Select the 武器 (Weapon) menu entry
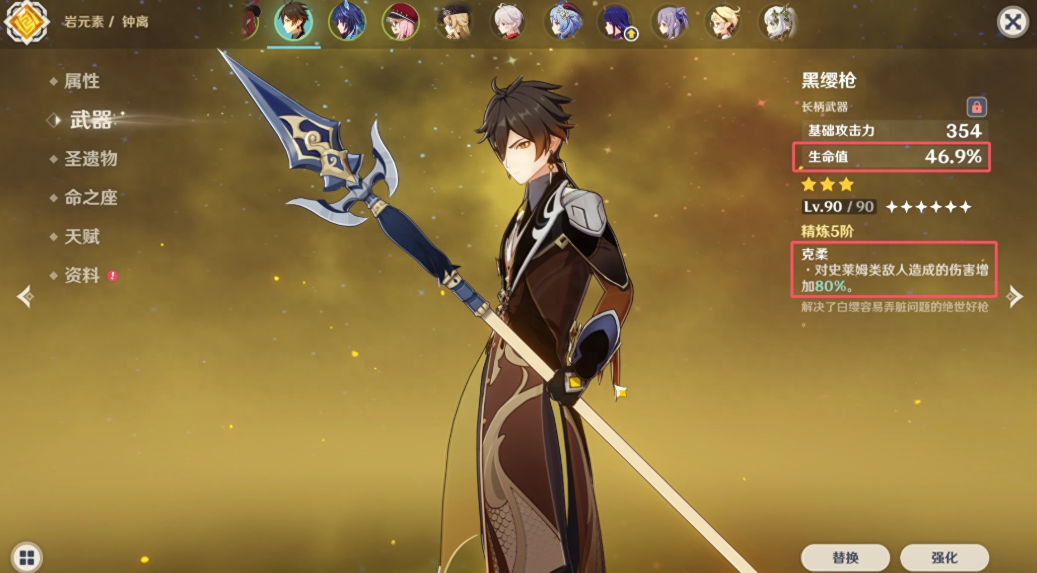Viewport: 1037px width, 573px height. (x=90, y=120)
